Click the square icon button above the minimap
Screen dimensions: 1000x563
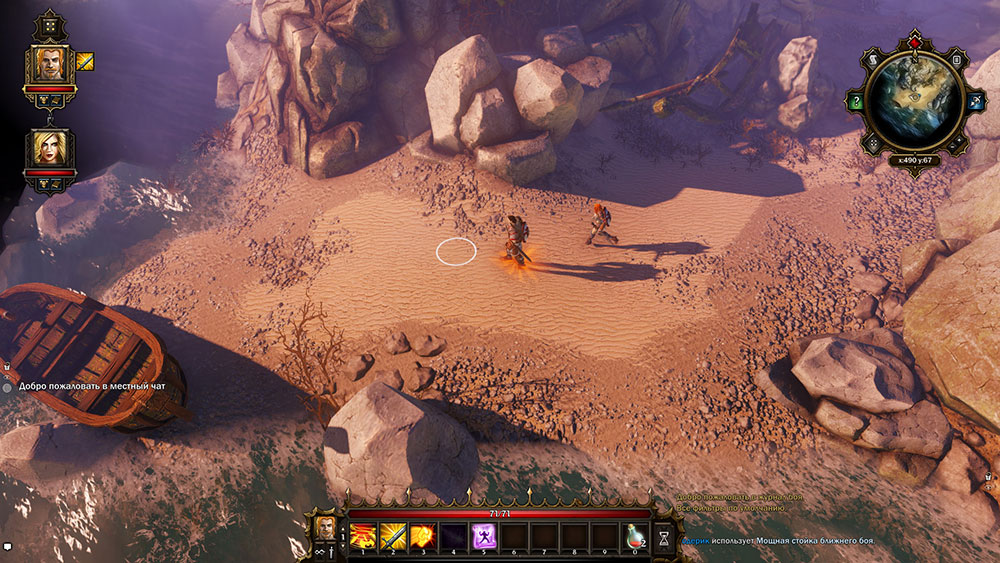pos(956,61)
